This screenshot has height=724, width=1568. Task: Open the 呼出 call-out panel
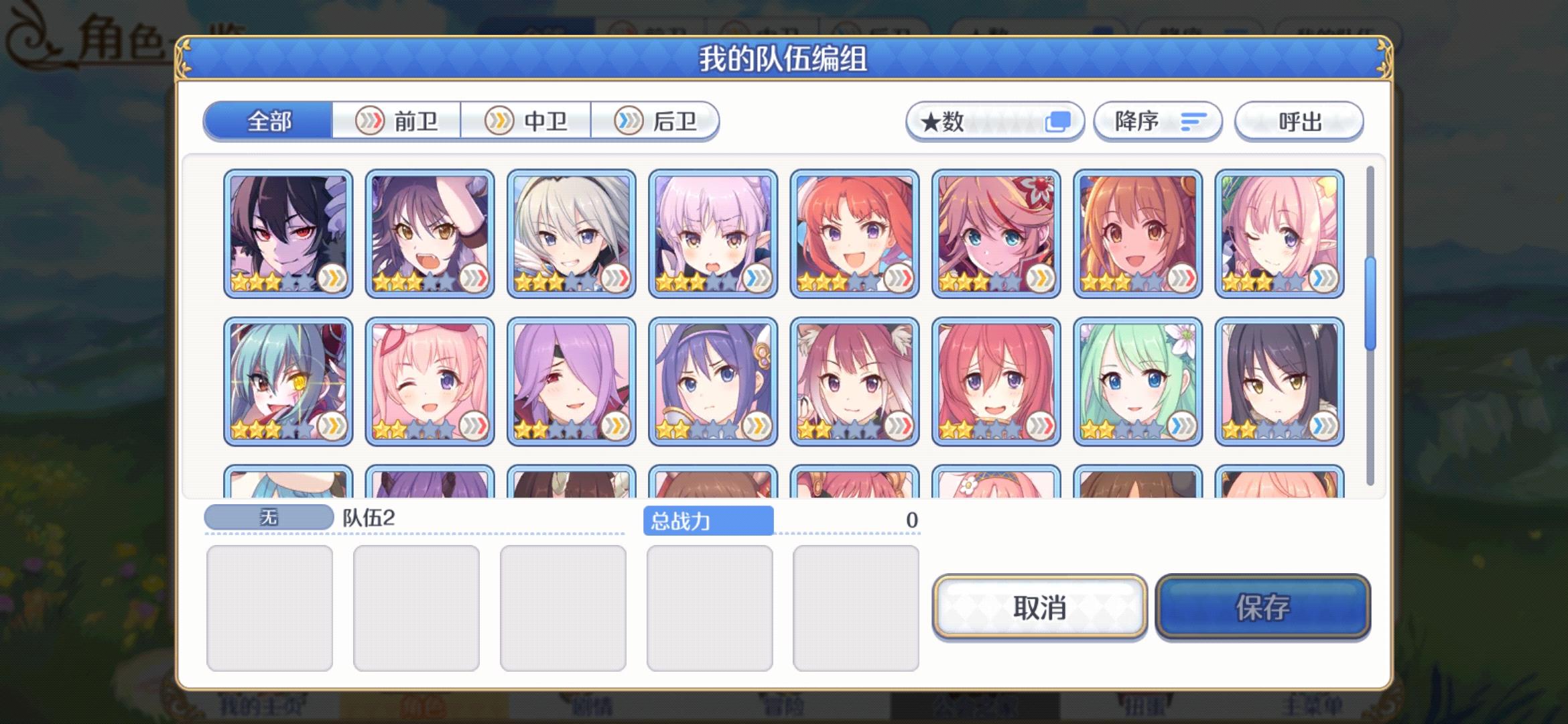pos(1298,121)
